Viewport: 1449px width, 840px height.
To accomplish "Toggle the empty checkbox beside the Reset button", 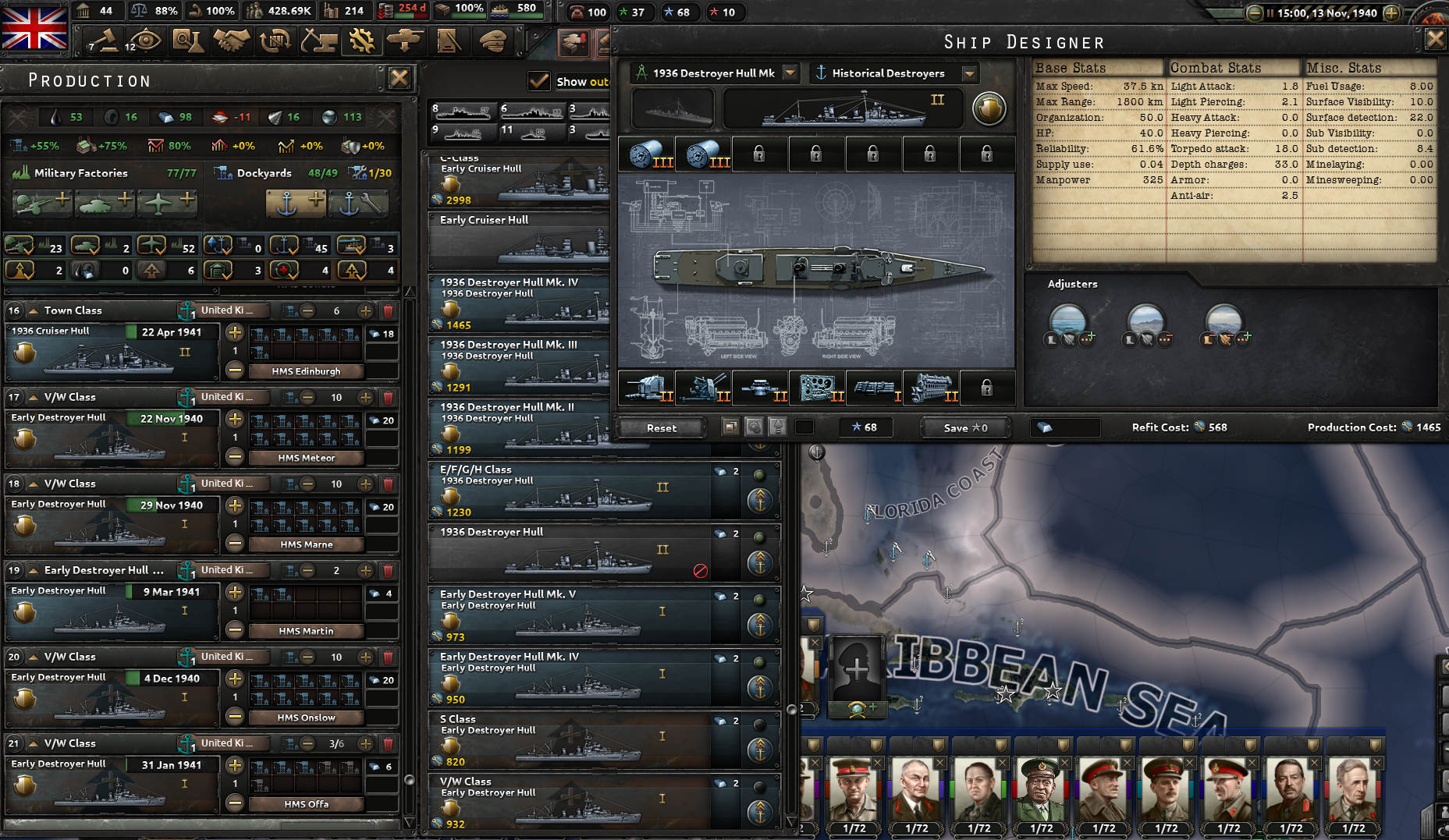I will pos(804,427).
